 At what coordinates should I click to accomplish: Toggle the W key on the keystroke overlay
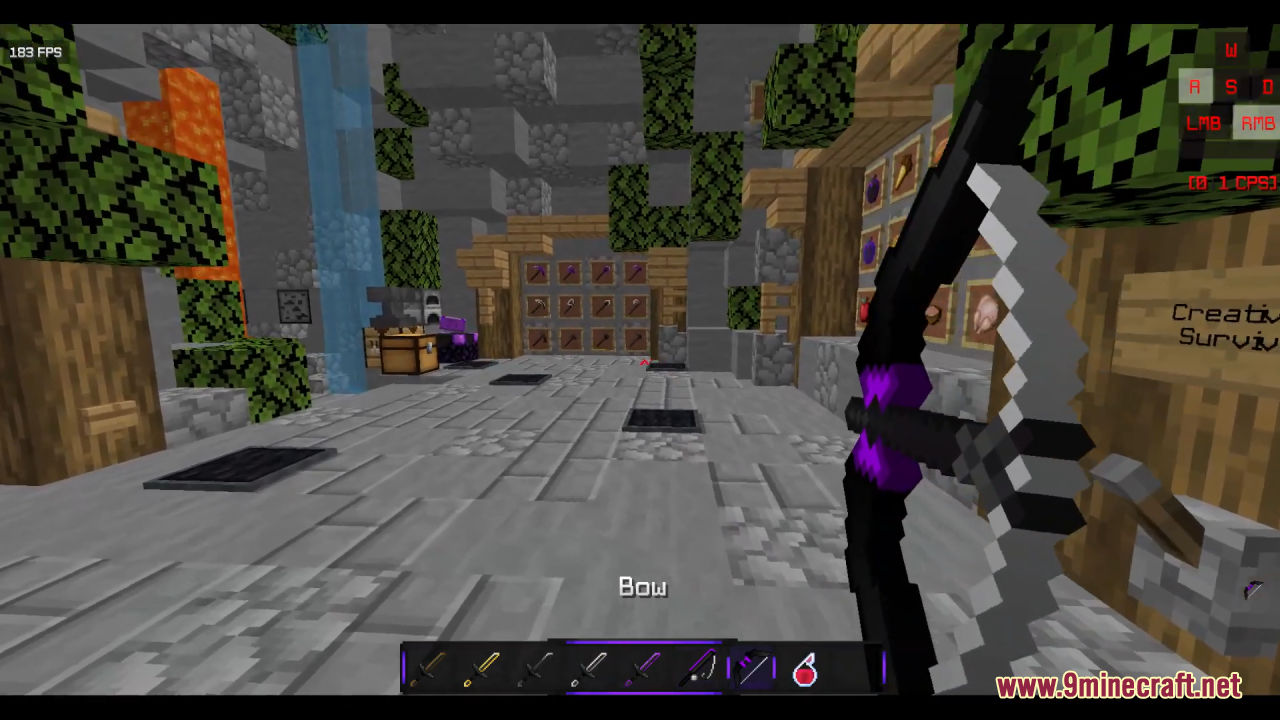point(1231,51)
